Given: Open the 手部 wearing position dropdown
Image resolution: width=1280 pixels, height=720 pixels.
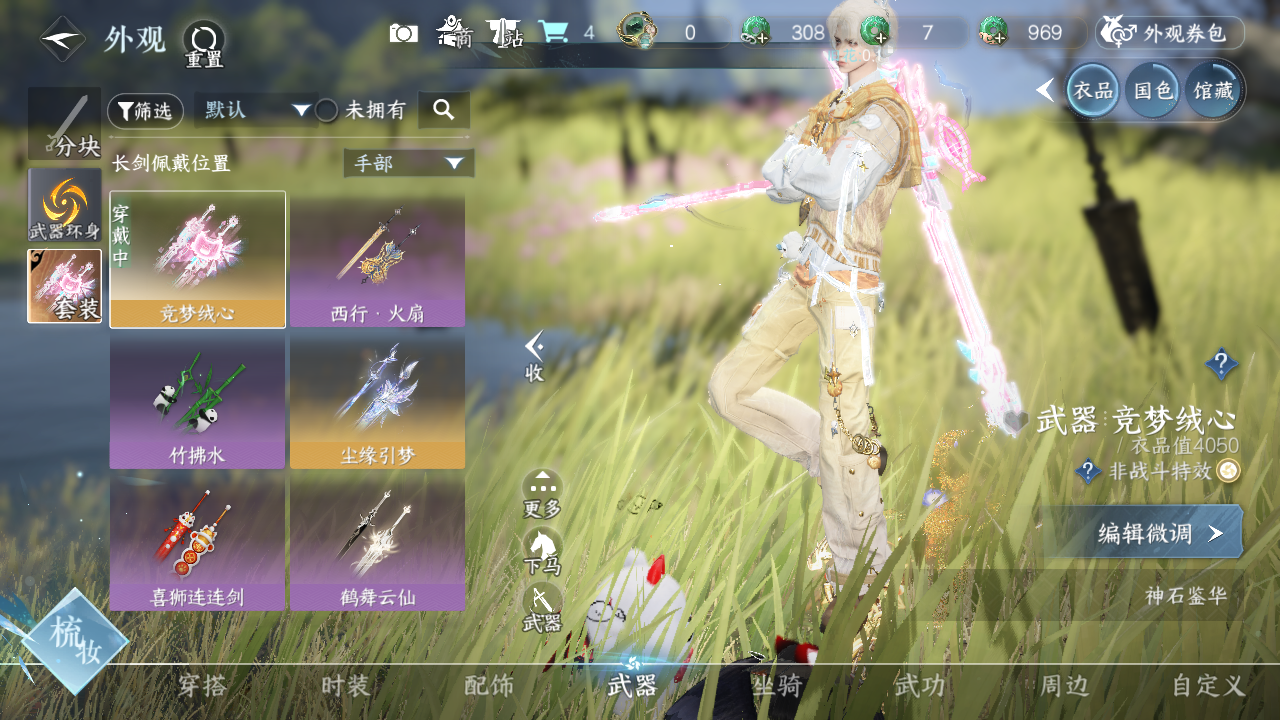Looking at the screenshot, I should tap(408, 163).
